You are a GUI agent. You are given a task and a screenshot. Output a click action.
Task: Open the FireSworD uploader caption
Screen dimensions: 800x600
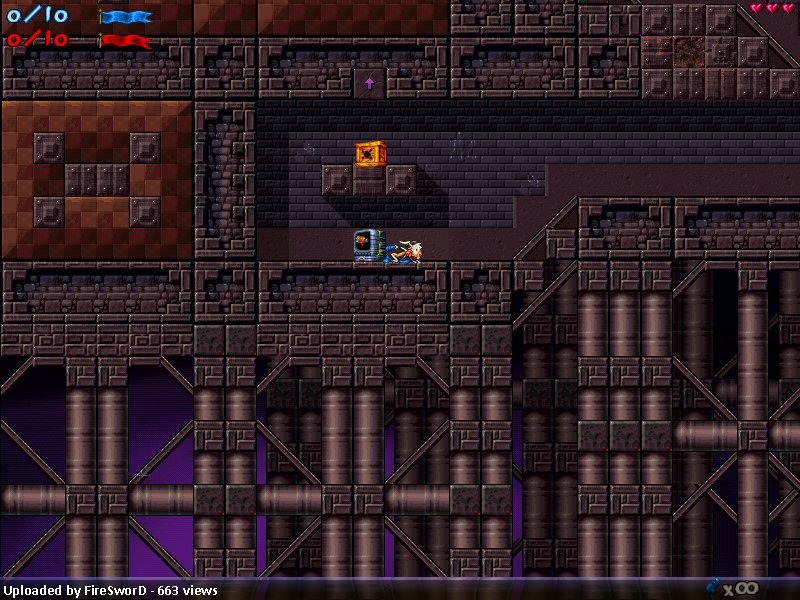coord(110,590)
